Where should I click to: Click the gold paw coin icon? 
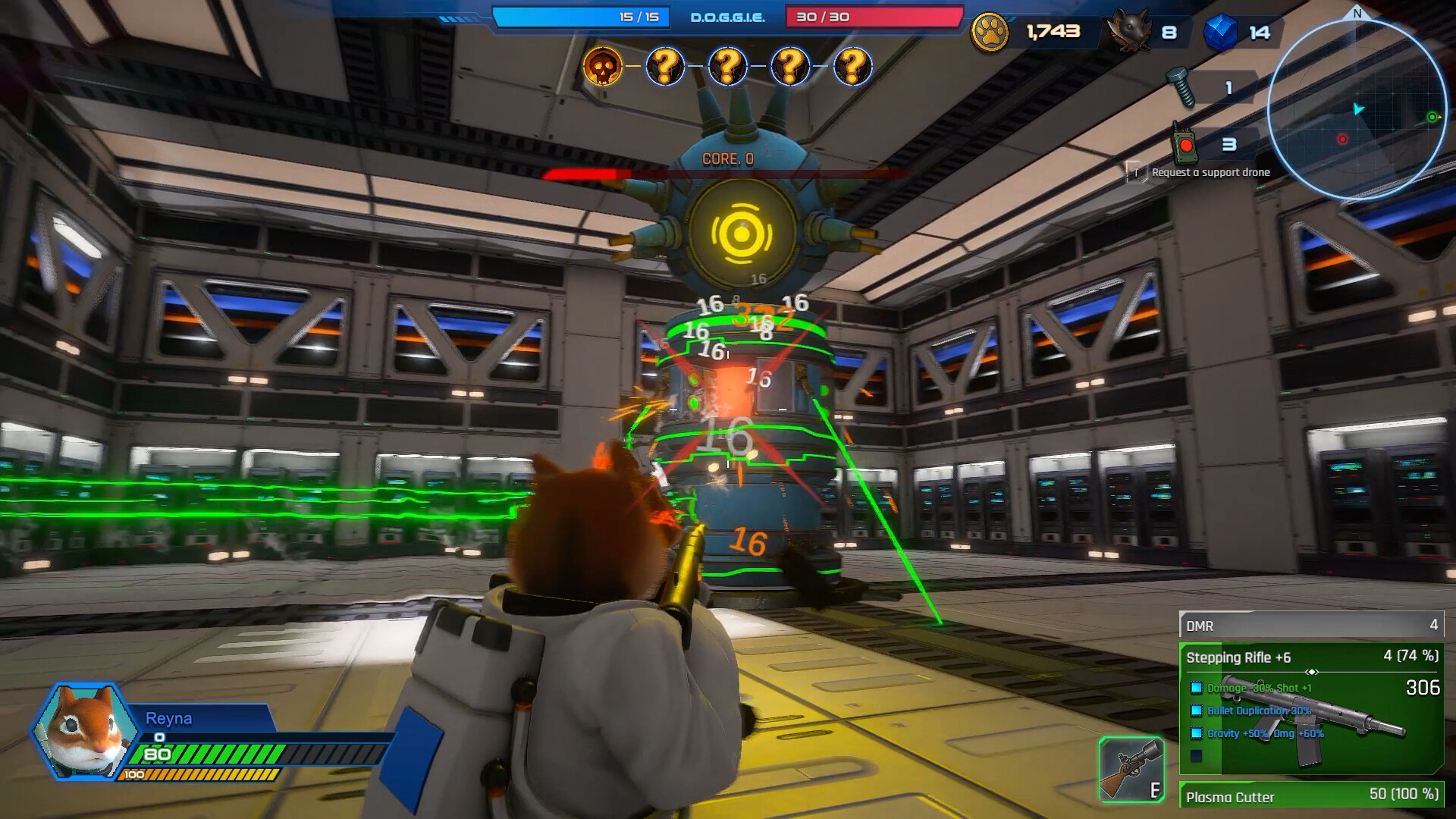[990, 33]
